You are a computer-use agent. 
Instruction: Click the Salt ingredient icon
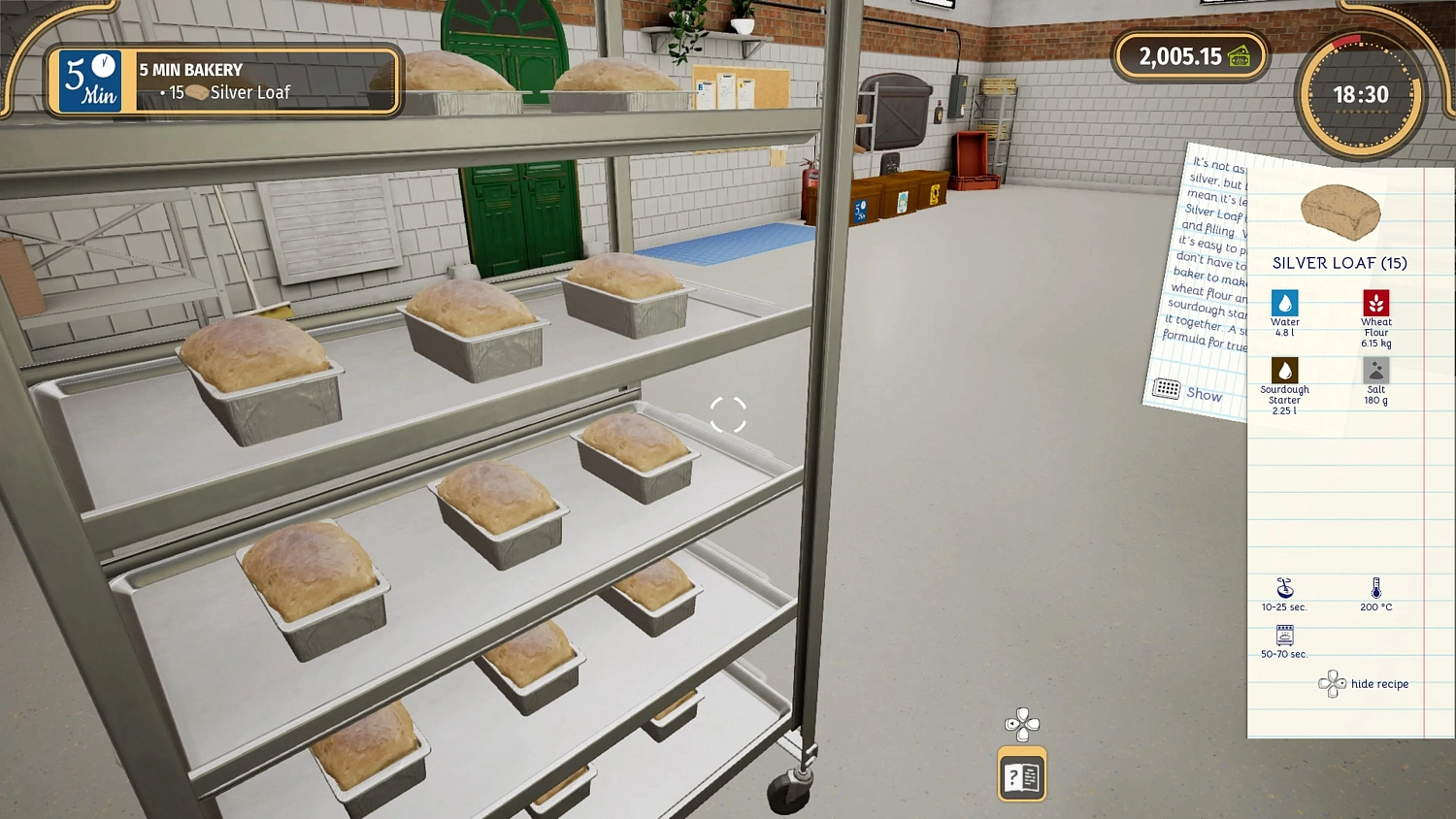point(1376,372)
